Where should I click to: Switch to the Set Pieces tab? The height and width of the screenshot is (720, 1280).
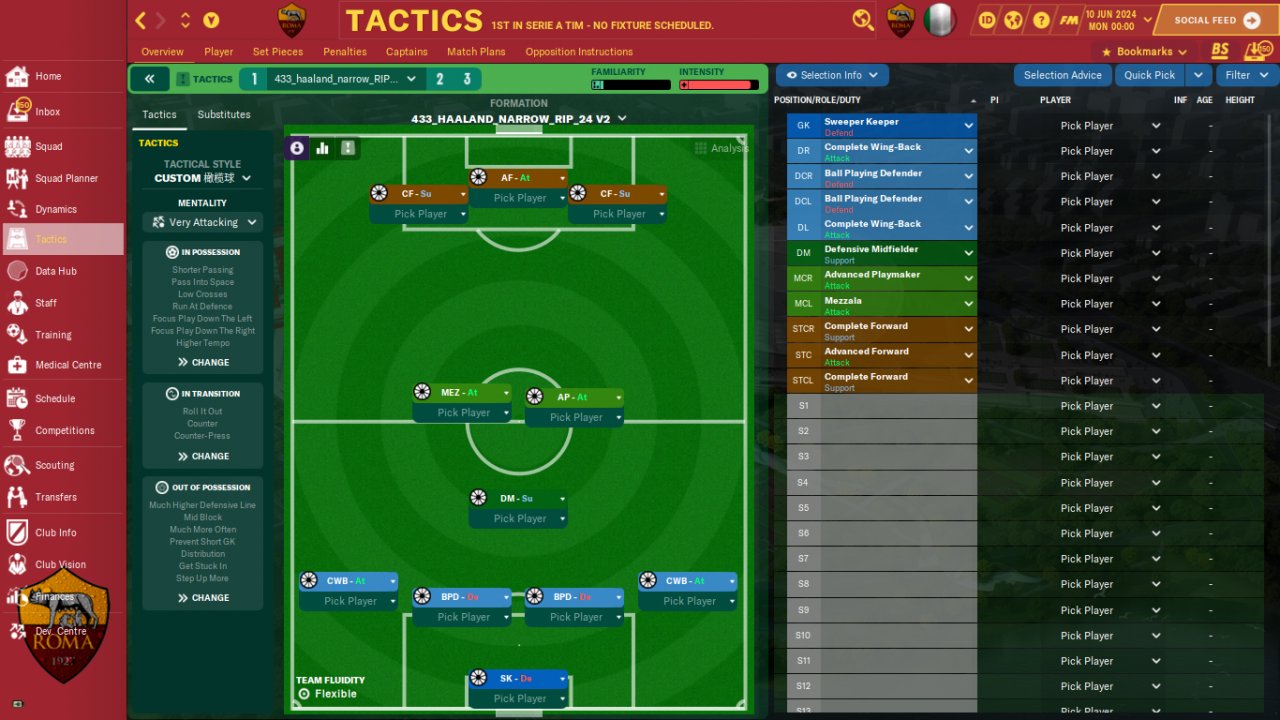click(x=278, y=52)
